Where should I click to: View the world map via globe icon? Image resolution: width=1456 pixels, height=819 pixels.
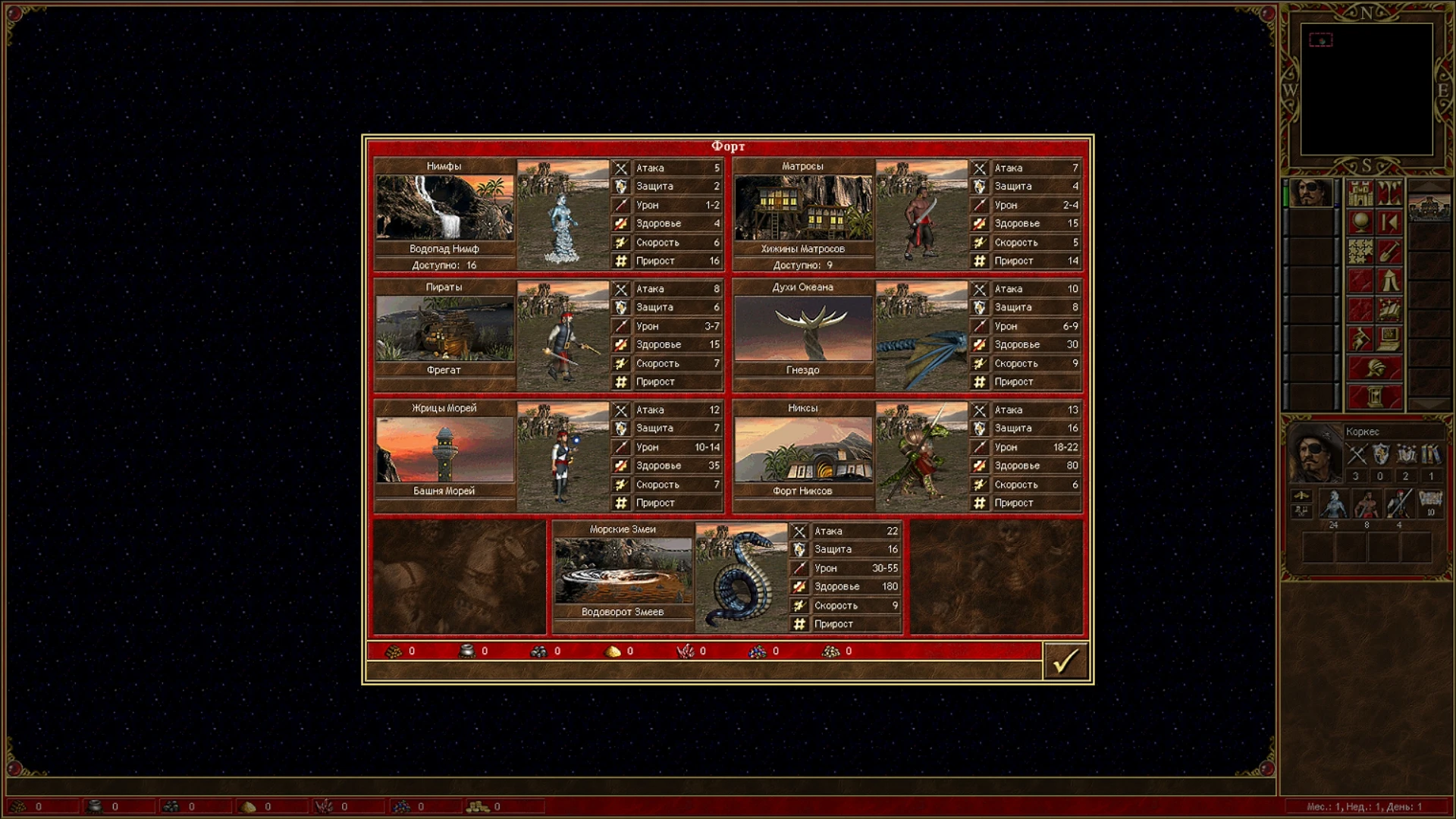1360,223
